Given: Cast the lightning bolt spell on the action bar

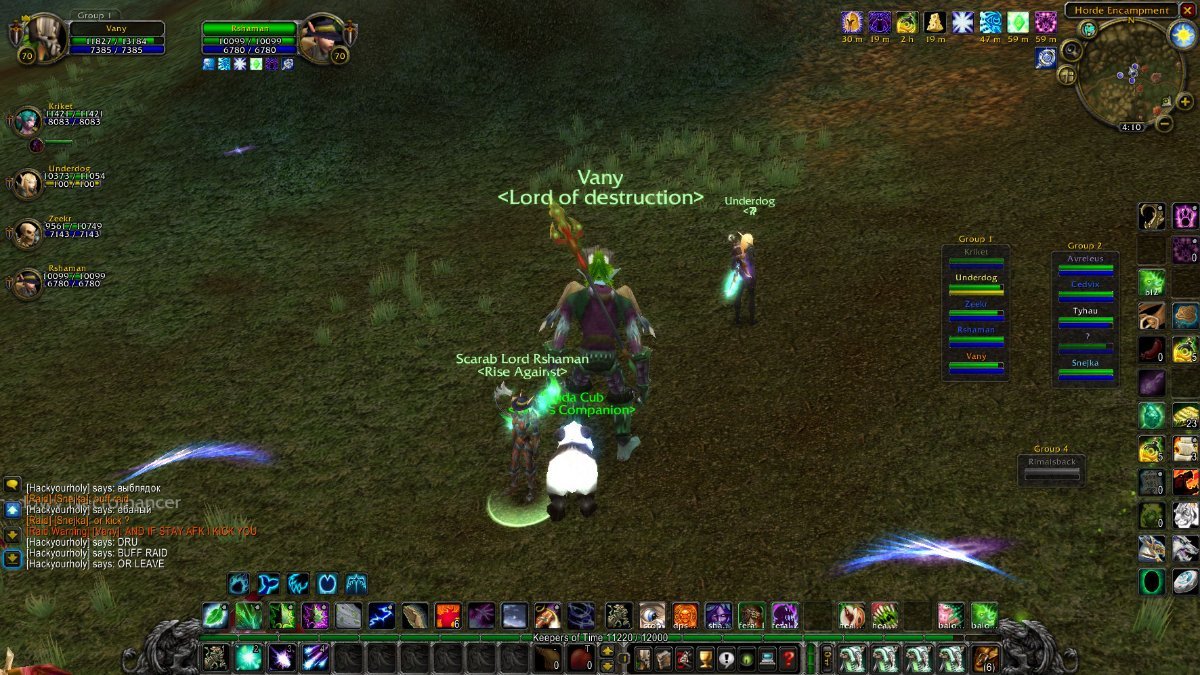Looking at the screenshot, I should (x=381, y=615).
